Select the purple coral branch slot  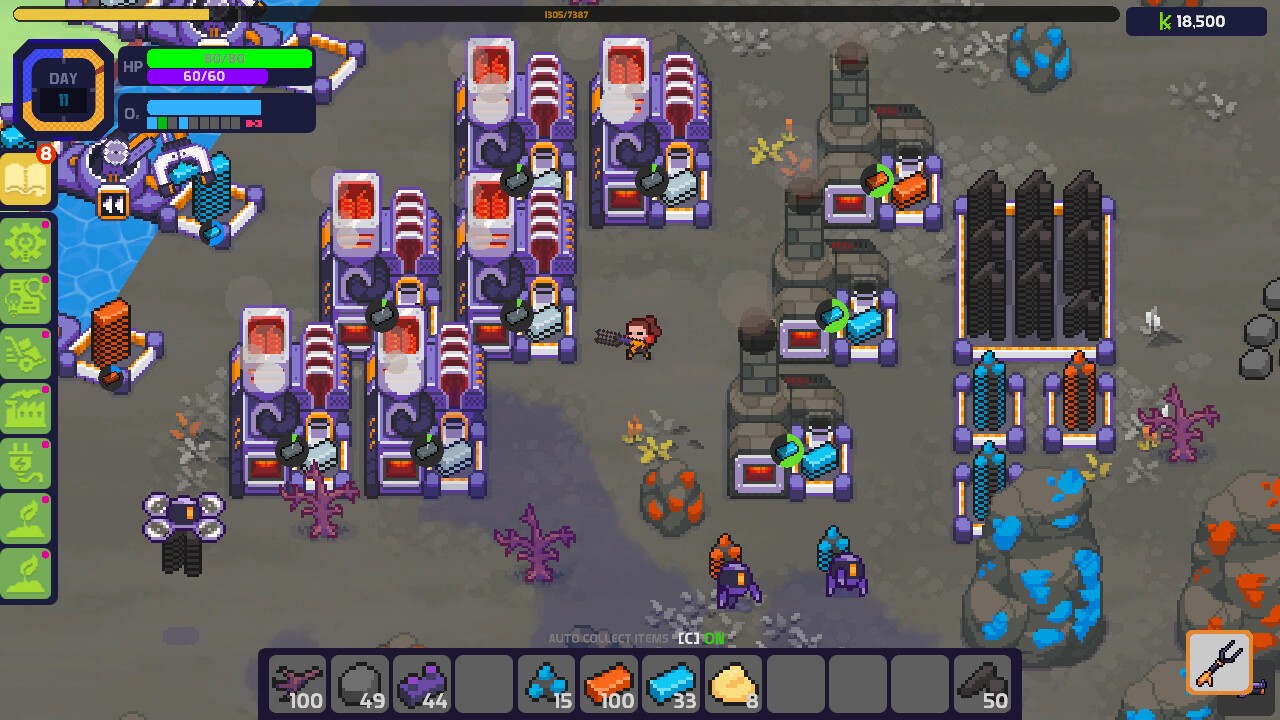(x=298, y=685)
